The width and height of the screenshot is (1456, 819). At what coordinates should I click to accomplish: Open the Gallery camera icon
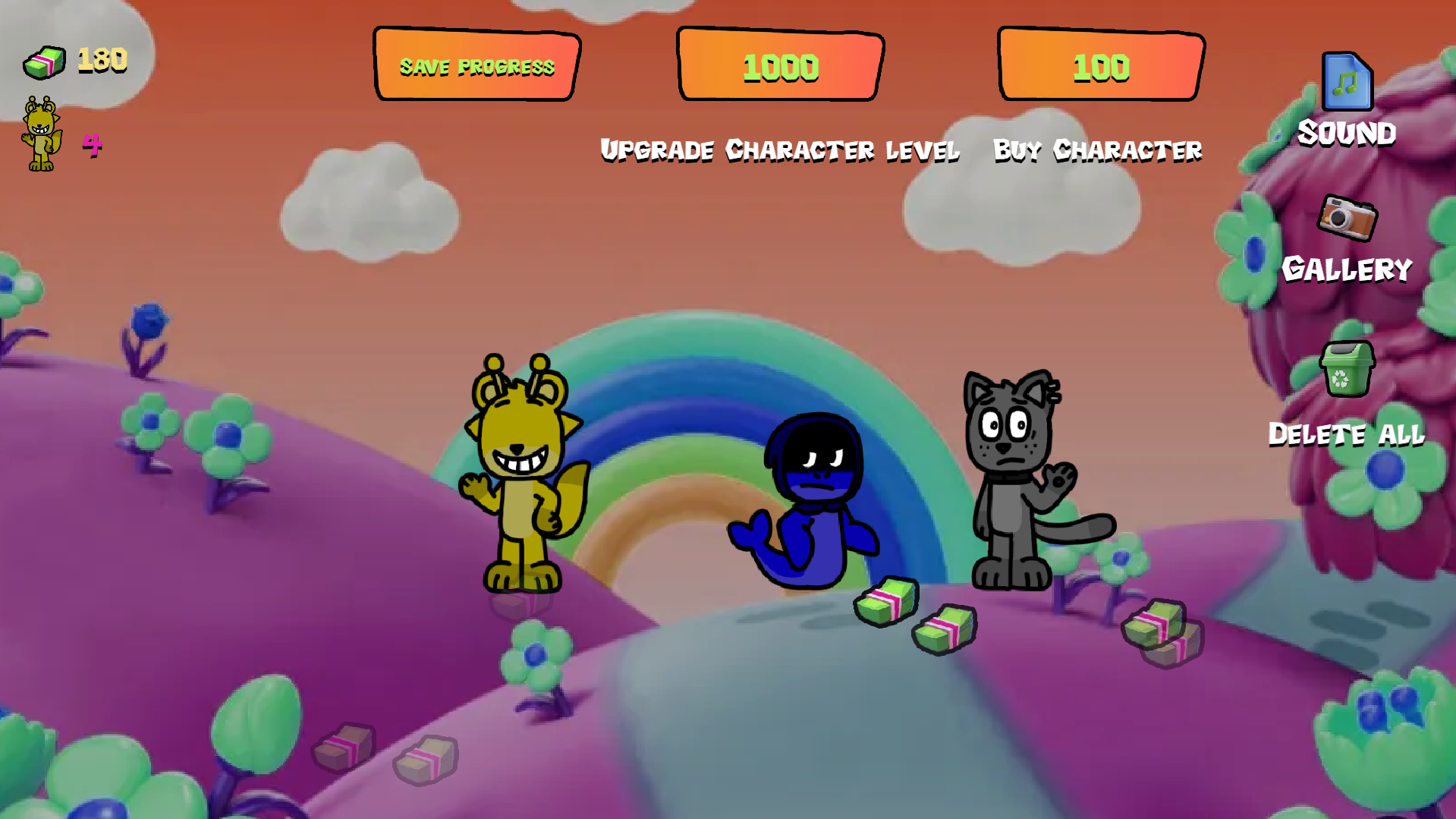click(1347, 219)
